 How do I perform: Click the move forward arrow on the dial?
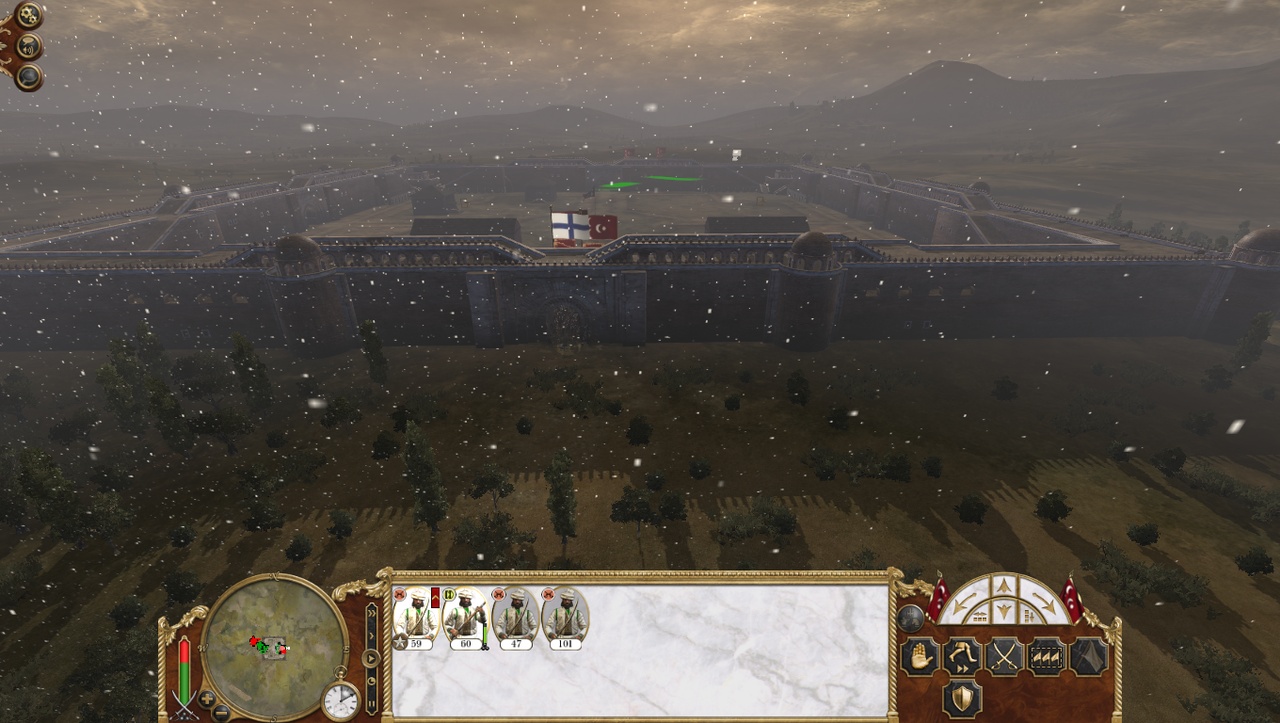point(1004,588)
